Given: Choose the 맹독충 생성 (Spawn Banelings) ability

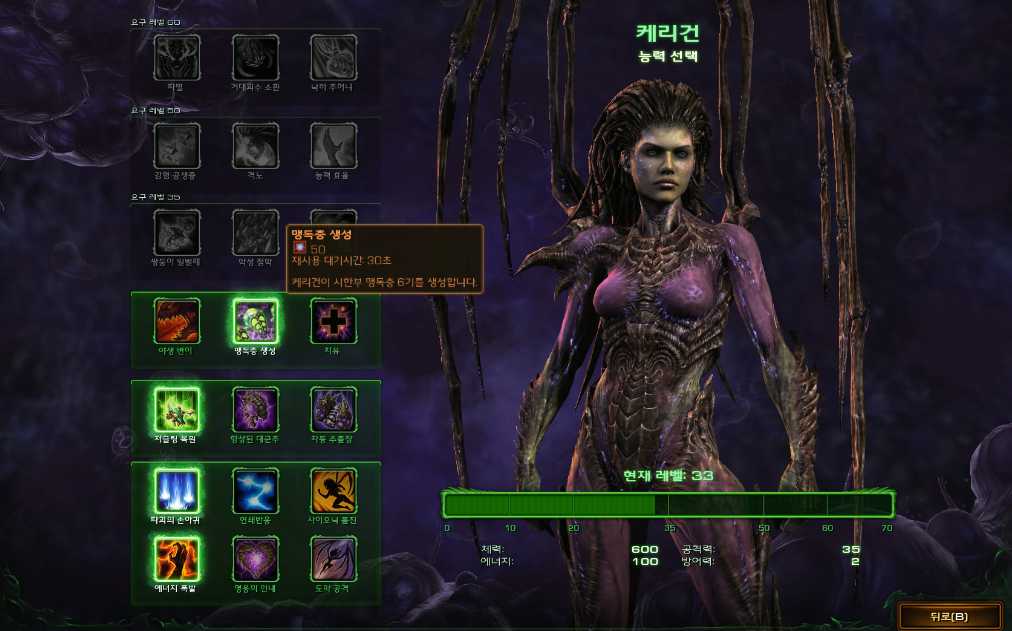Looking at the screenshot, I should (x=255, y=321).
